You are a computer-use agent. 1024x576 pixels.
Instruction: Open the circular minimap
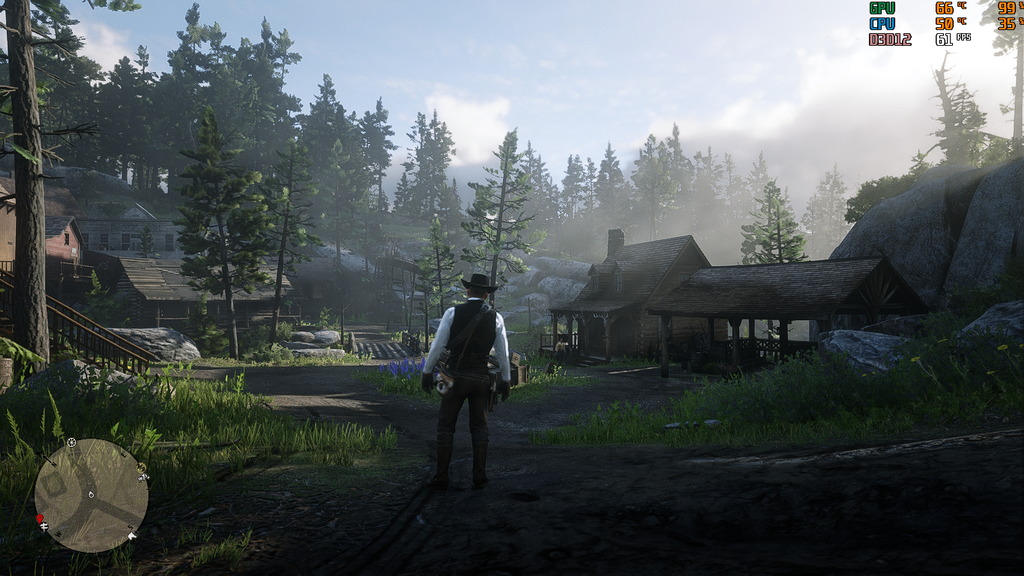pos(91,495)
